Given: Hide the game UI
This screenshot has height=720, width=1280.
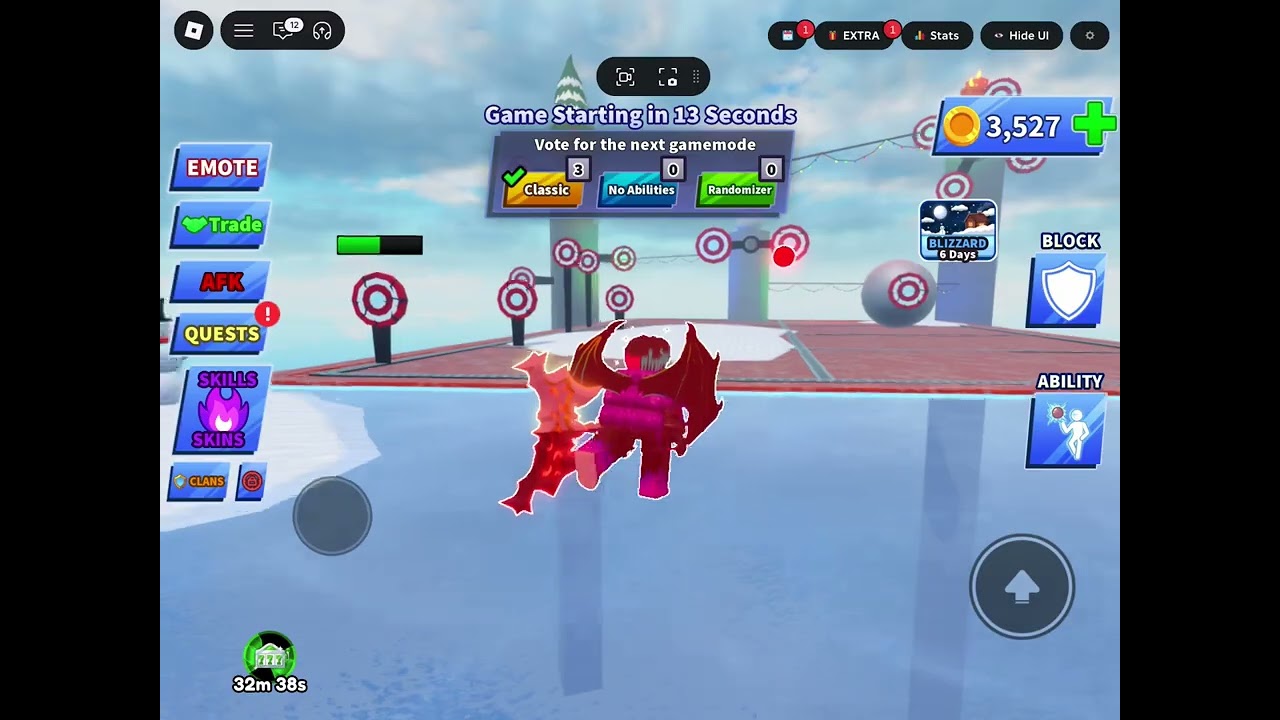Looking at the screenshot, I should pos(1020,36).
